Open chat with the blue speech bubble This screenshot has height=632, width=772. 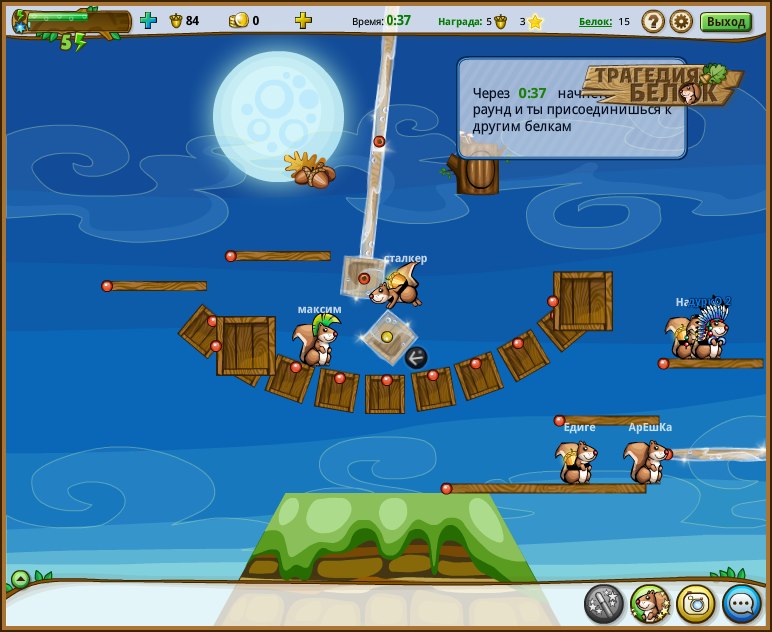pyautogui.click(x=742, y=603)
